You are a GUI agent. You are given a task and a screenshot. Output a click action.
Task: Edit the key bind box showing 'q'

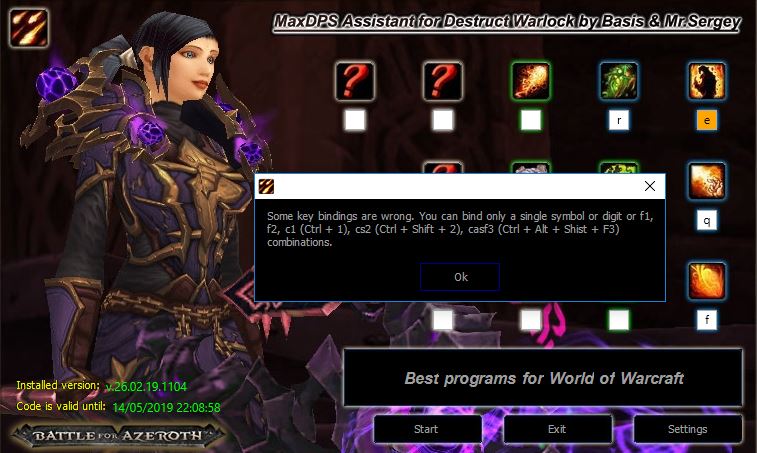click(707, 221)
